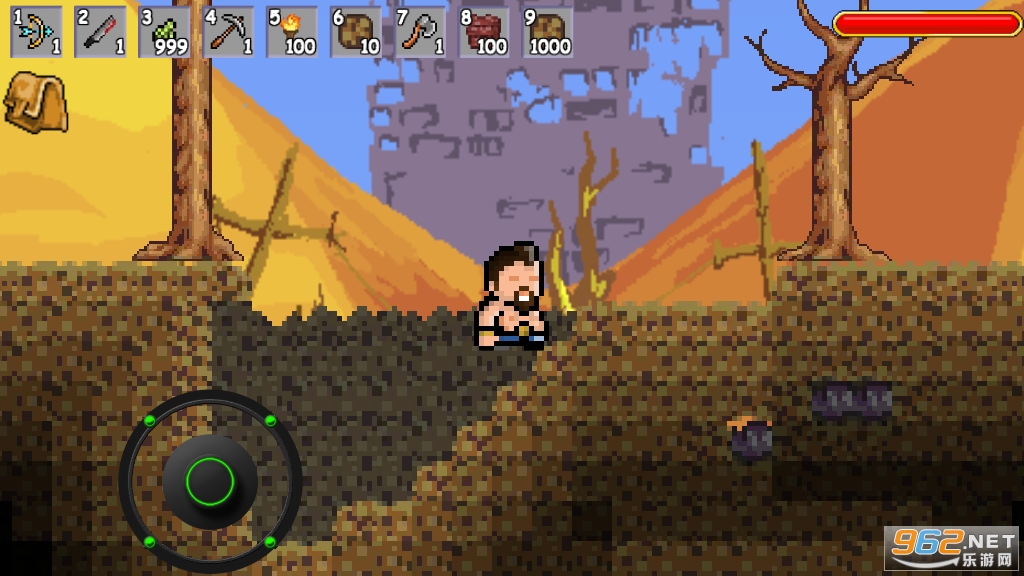Equip the axe in slot 7
The height and width of the screenshot is (576, 1024).
pos(421,32)
